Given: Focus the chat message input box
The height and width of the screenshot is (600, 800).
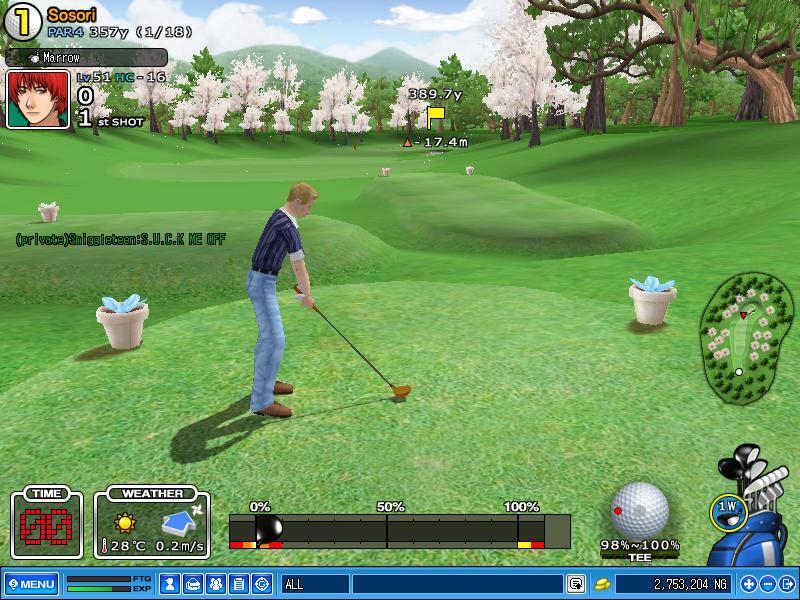Looking at the screenshot, I should (x=457, y=584).
